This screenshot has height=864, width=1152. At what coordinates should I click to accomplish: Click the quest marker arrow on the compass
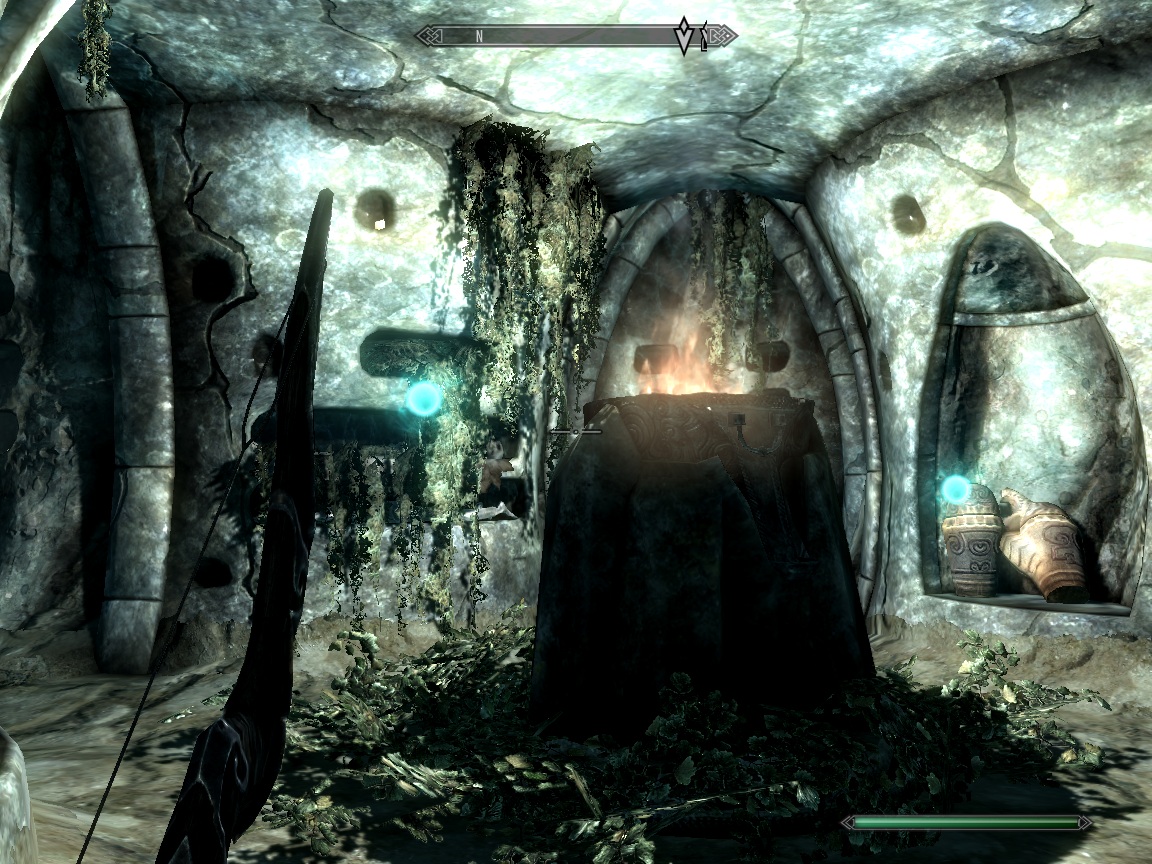(x=685, y=36)
